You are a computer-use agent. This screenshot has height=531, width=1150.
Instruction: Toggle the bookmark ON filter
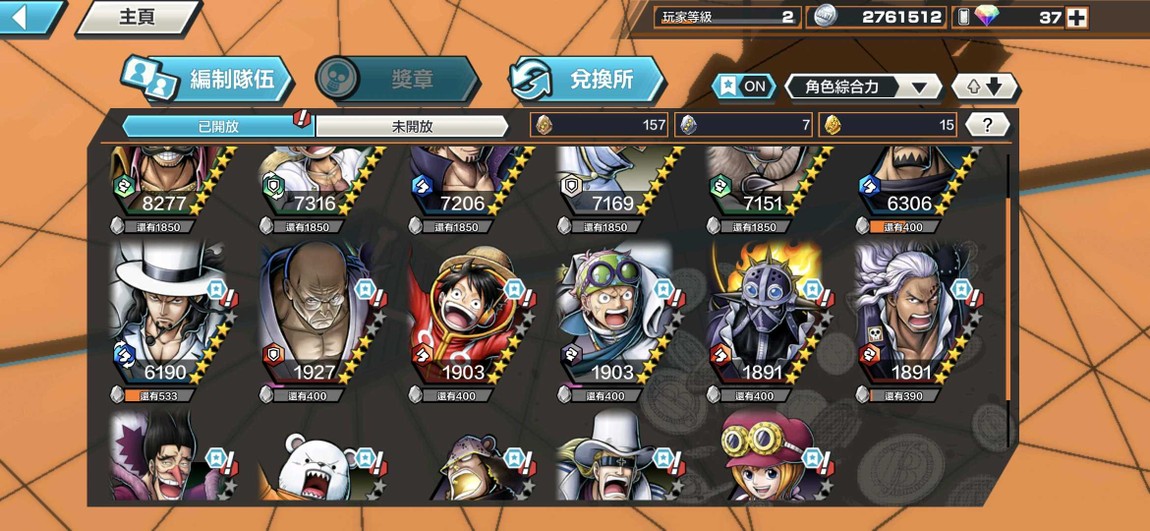[744, 86]
